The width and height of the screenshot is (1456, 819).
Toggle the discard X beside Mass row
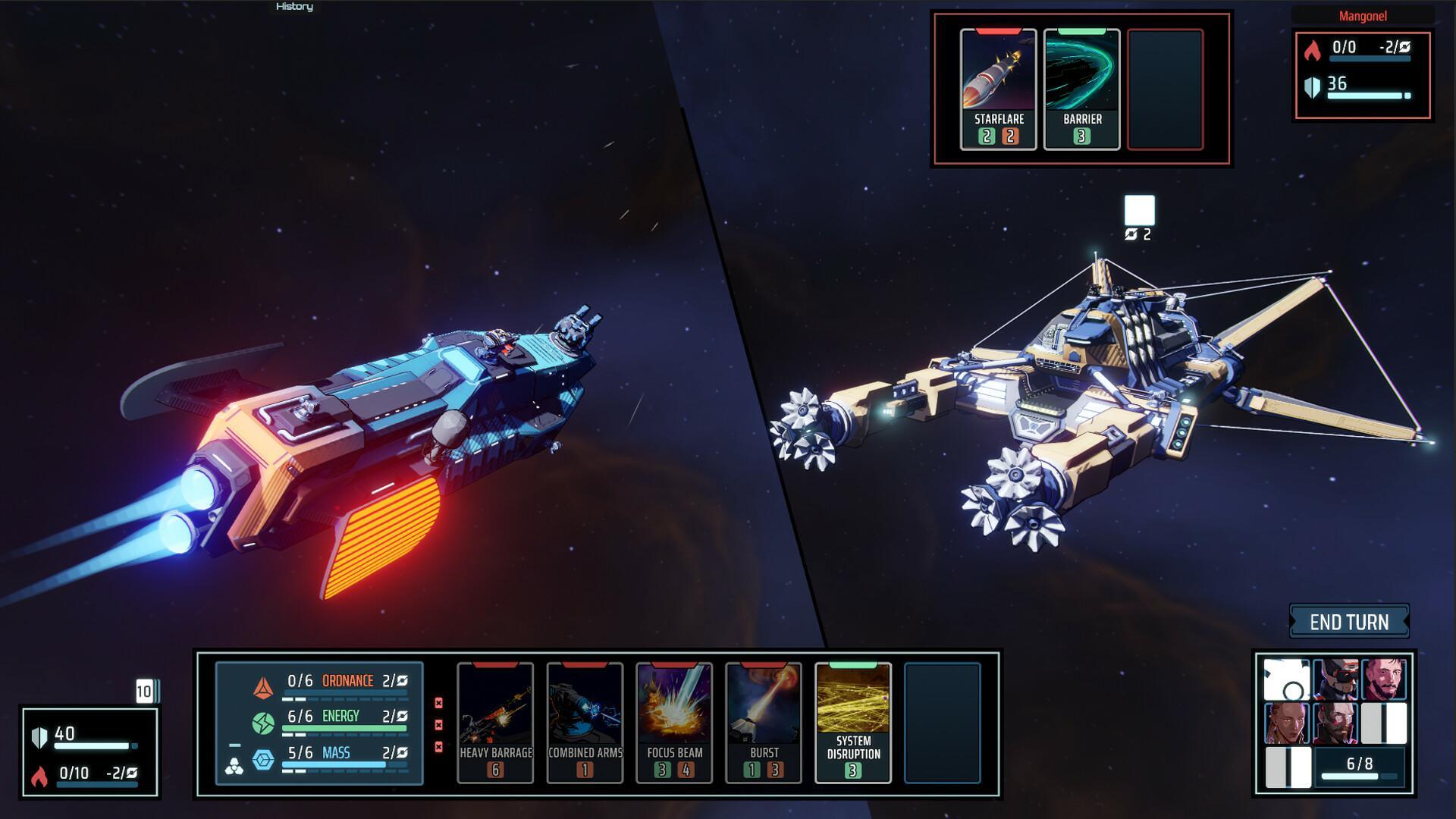[438, 747]
